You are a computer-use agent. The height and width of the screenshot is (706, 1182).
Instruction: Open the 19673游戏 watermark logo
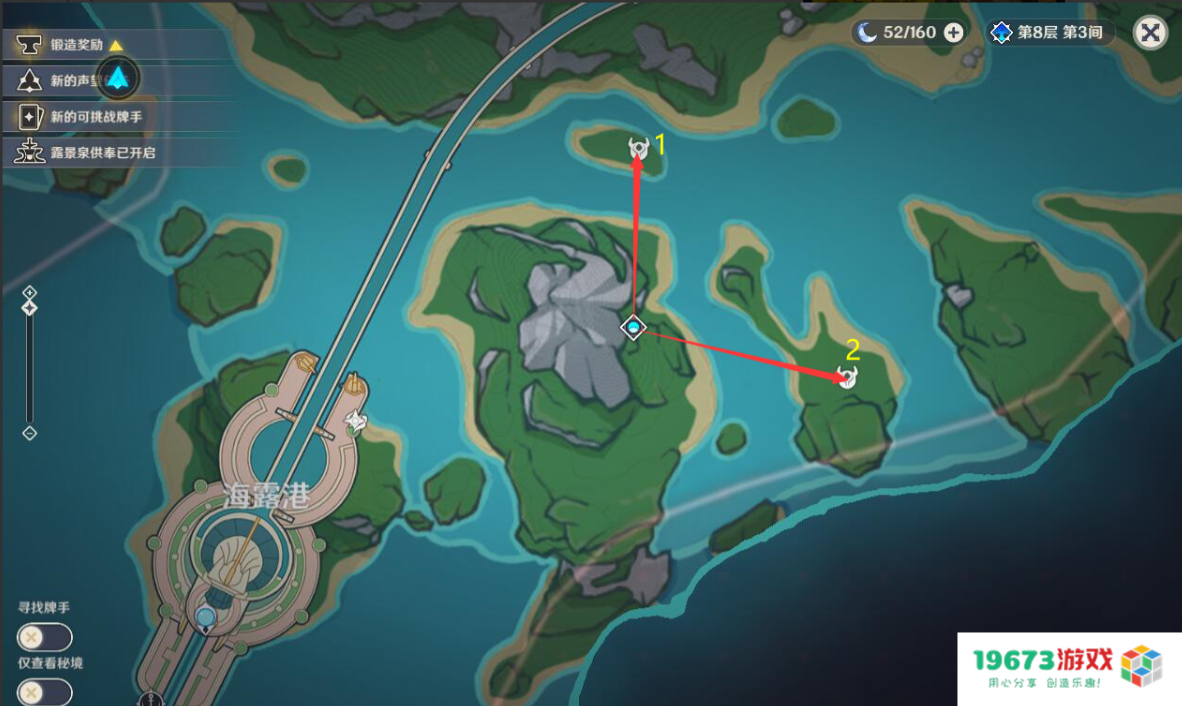click(x=1069, y=668)
